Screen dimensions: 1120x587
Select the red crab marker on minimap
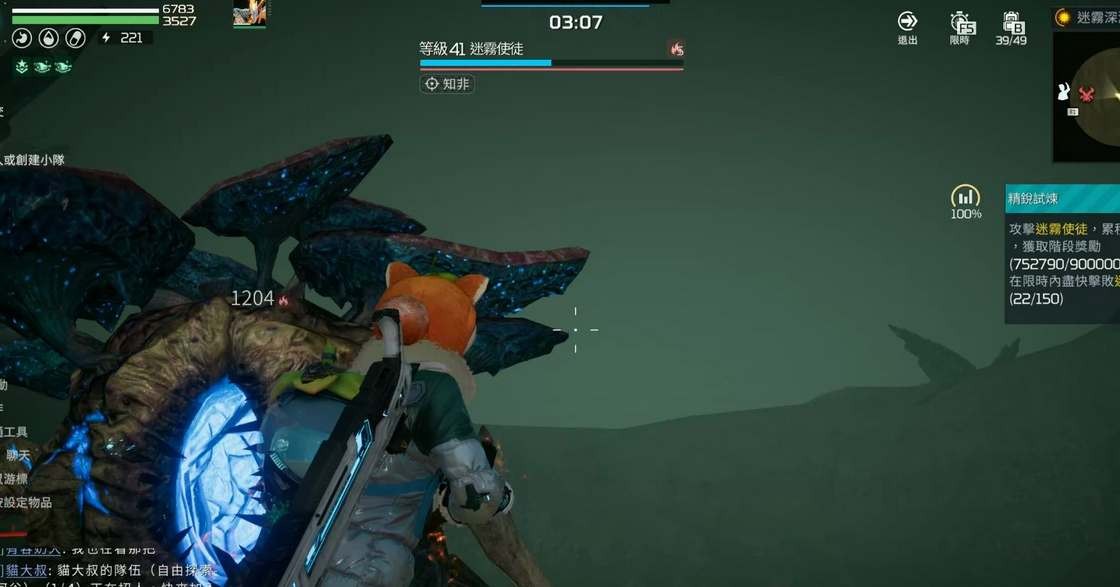point(1087,94)
